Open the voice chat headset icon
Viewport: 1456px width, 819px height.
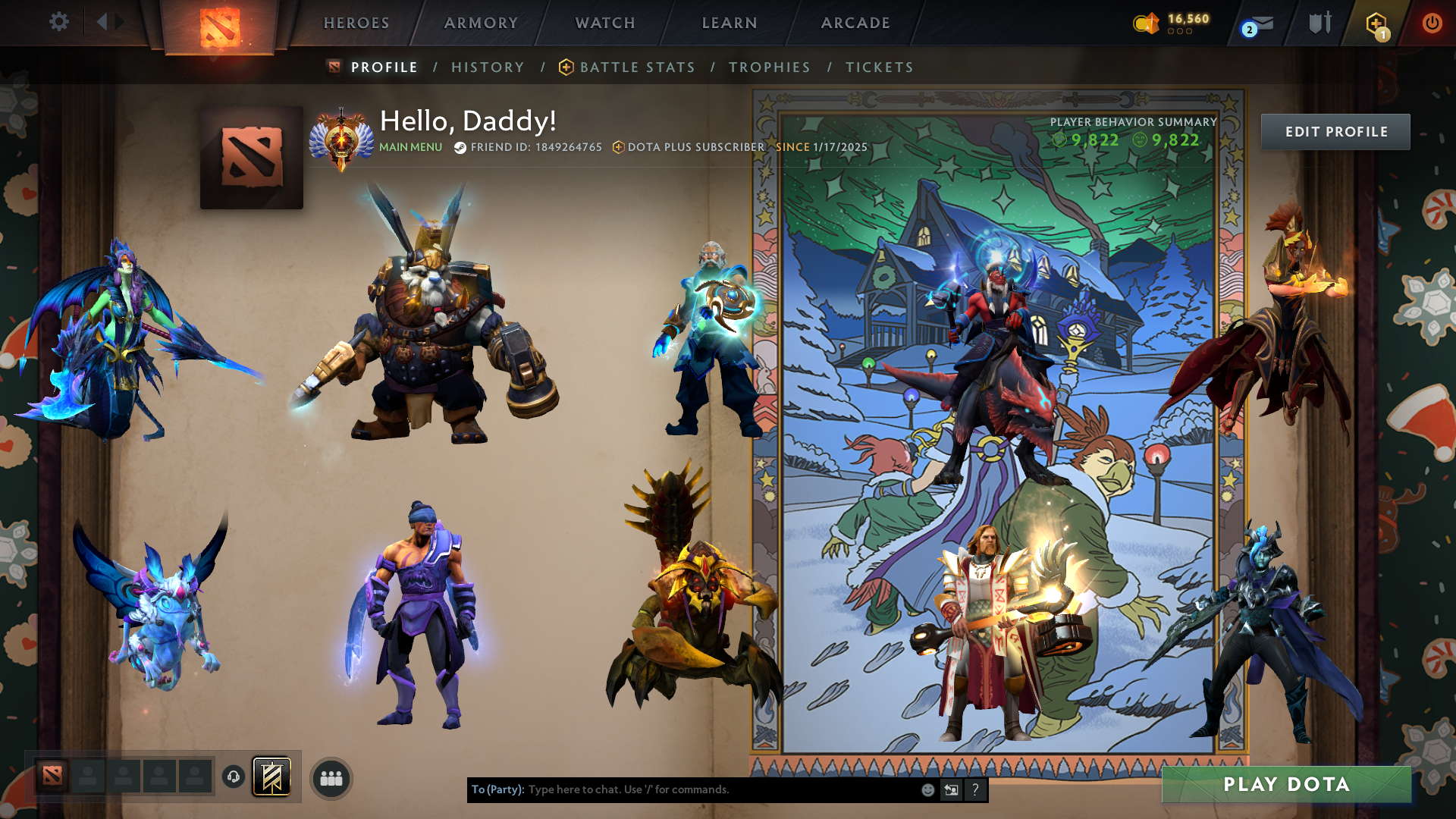(232, 777)
